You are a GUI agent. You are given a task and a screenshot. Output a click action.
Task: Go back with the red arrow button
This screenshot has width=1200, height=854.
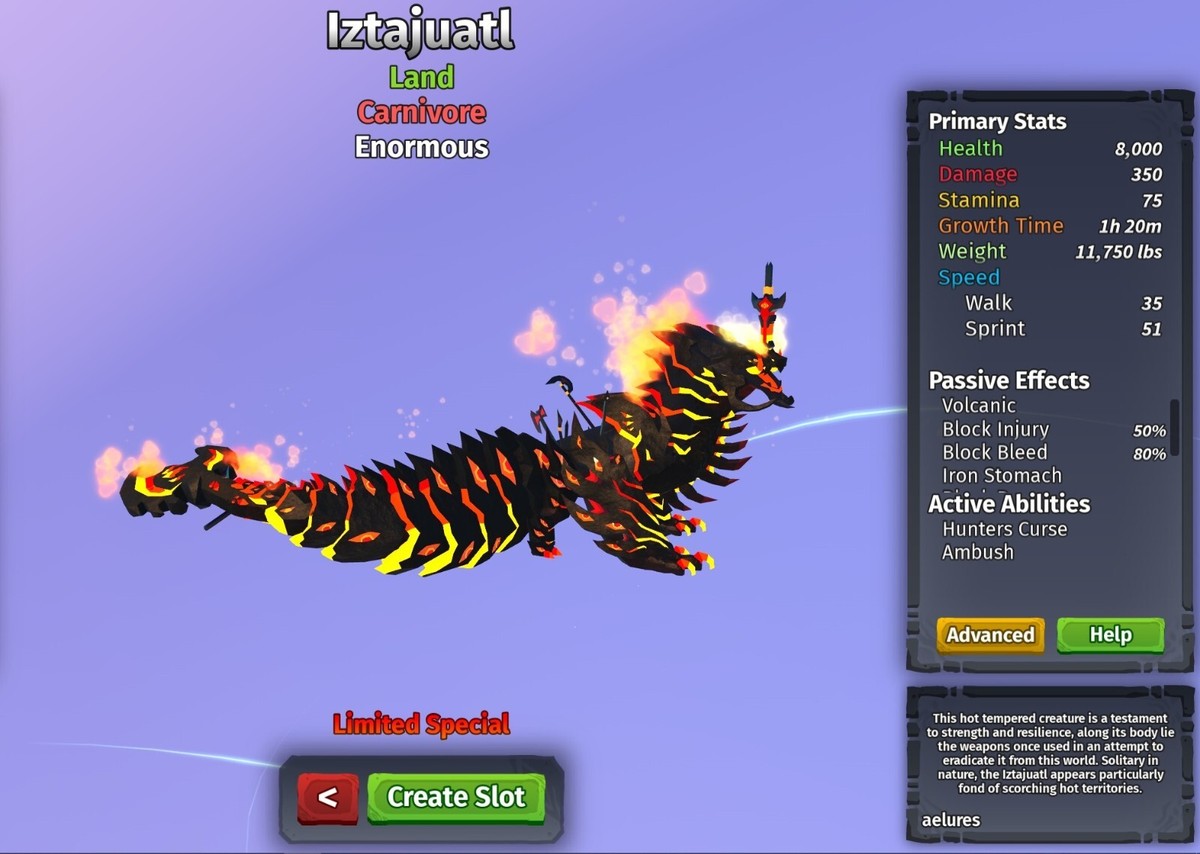pos(327,798)
